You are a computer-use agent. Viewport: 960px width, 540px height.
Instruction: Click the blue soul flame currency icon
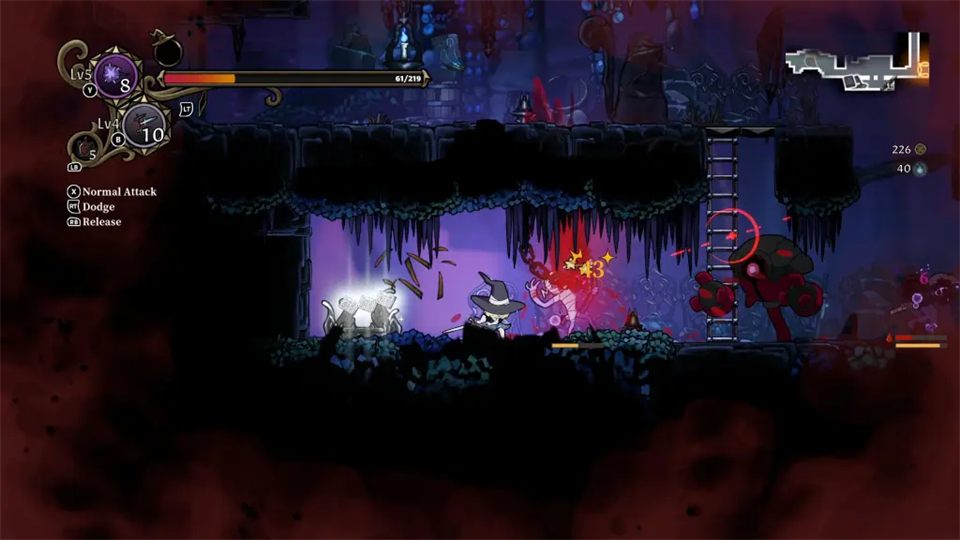920,169
